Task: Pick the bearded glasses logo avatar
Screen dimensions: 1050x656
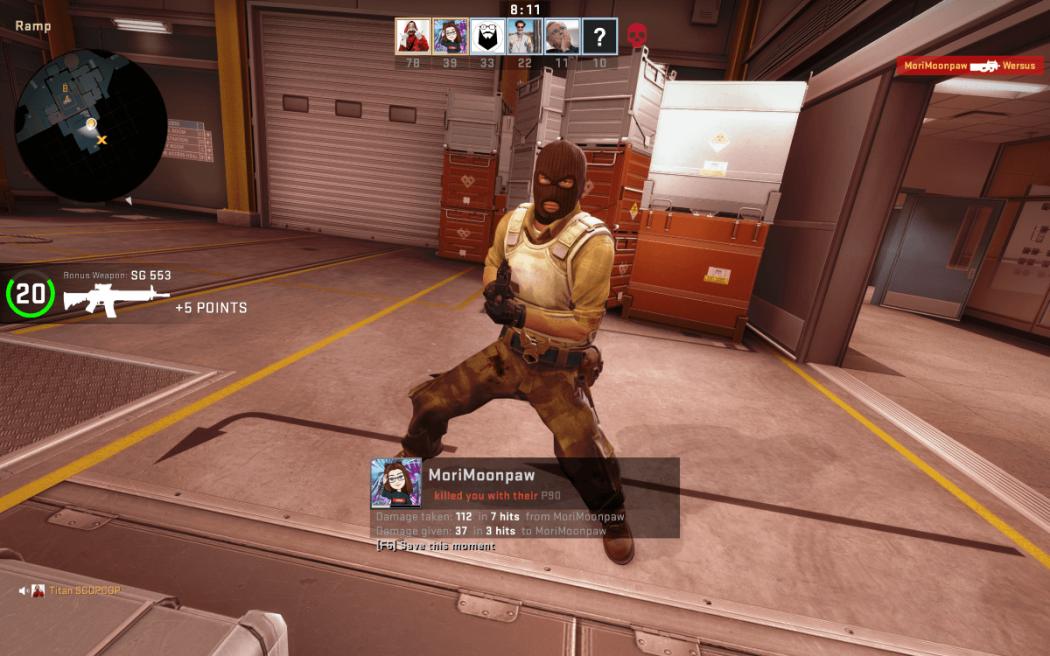Action: (487, 36)
